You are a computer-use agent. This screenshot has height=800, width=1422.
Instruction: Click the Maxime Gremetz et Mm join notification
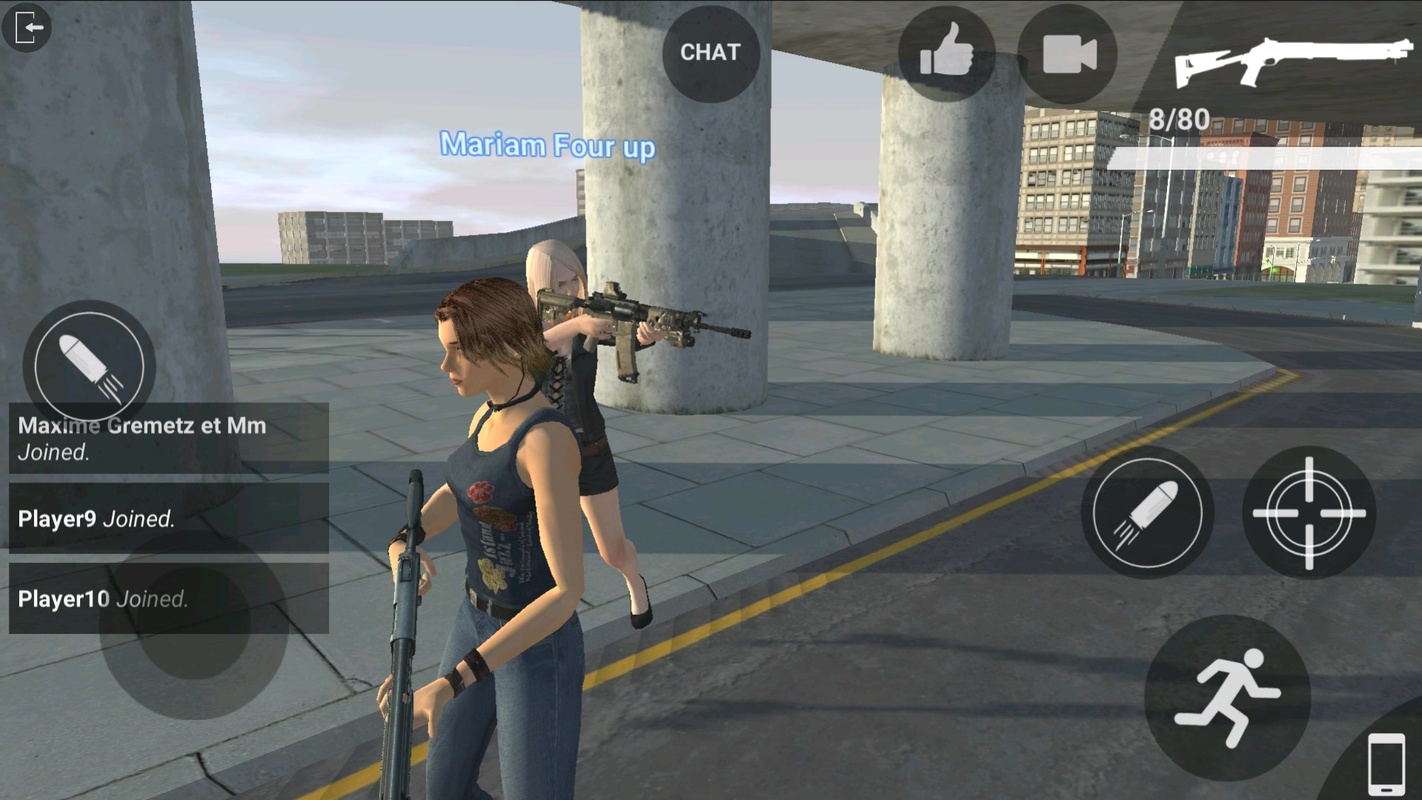[168, 438]
